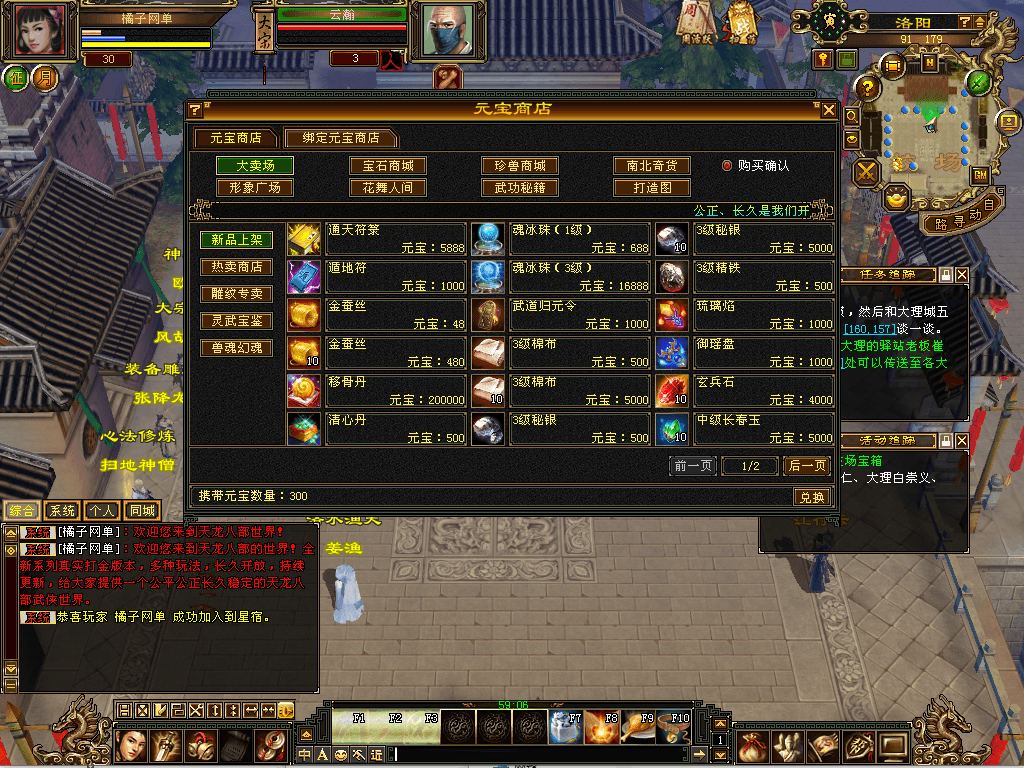This screenshot has height=768, width=1024.
Task: Open the 雕纹专卖 side category
Action: point(236,294)
